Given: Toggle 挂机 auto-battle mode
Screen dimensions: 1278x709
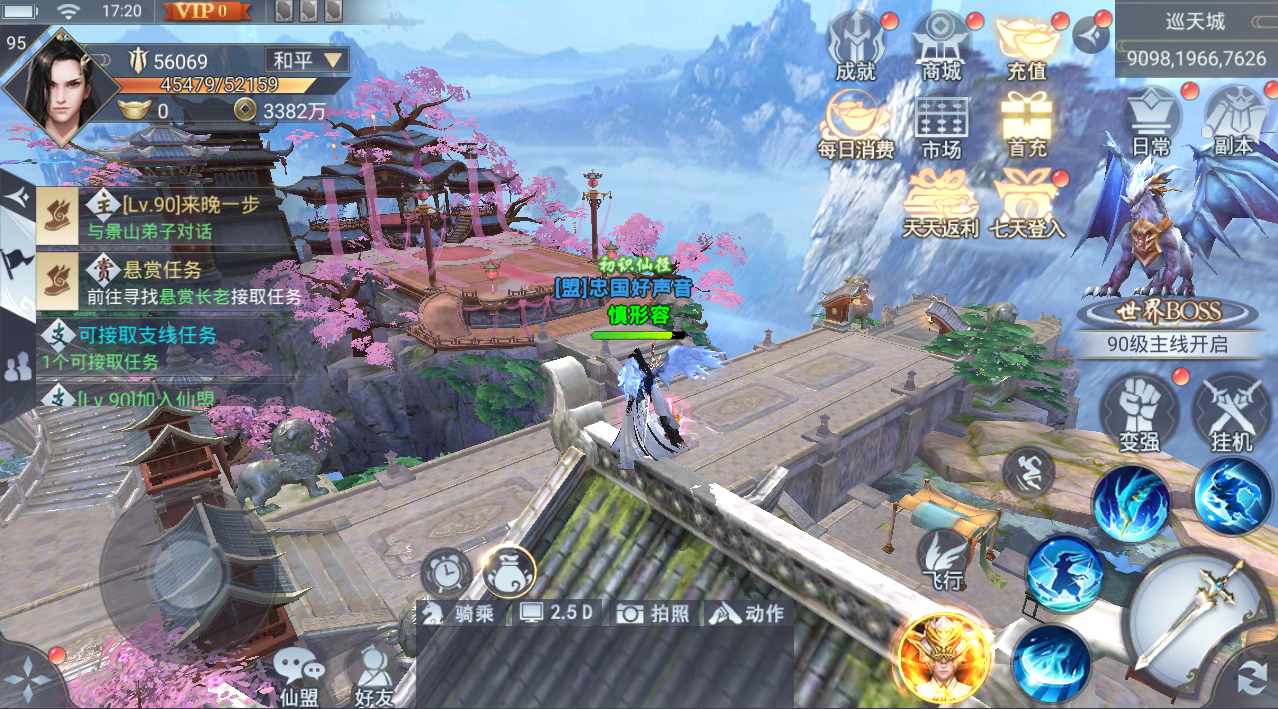Looking at the screenshot, I should click(x=1231, y=413).
